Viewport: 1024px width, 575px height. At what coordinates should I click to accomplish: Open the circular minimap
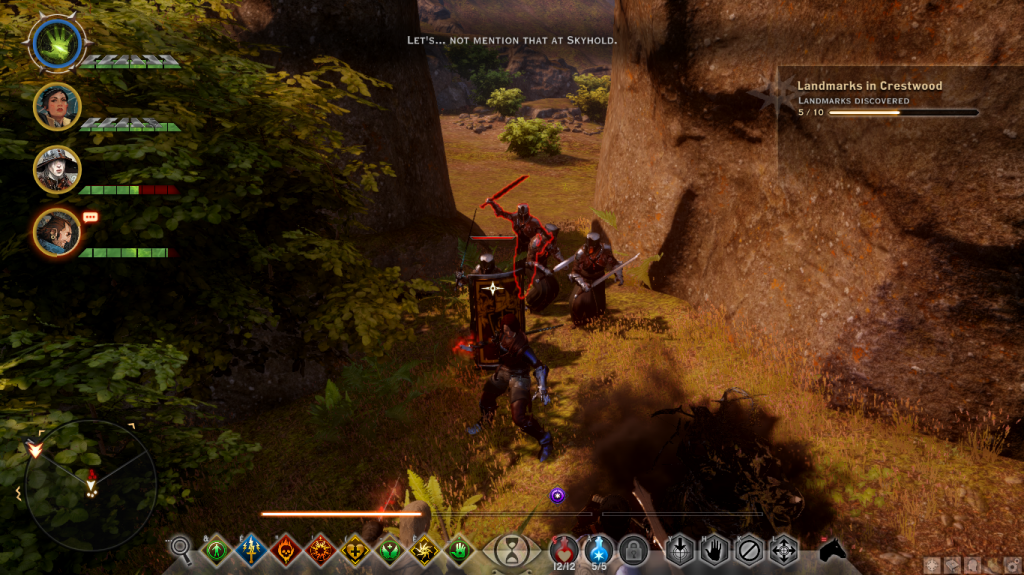90,484
